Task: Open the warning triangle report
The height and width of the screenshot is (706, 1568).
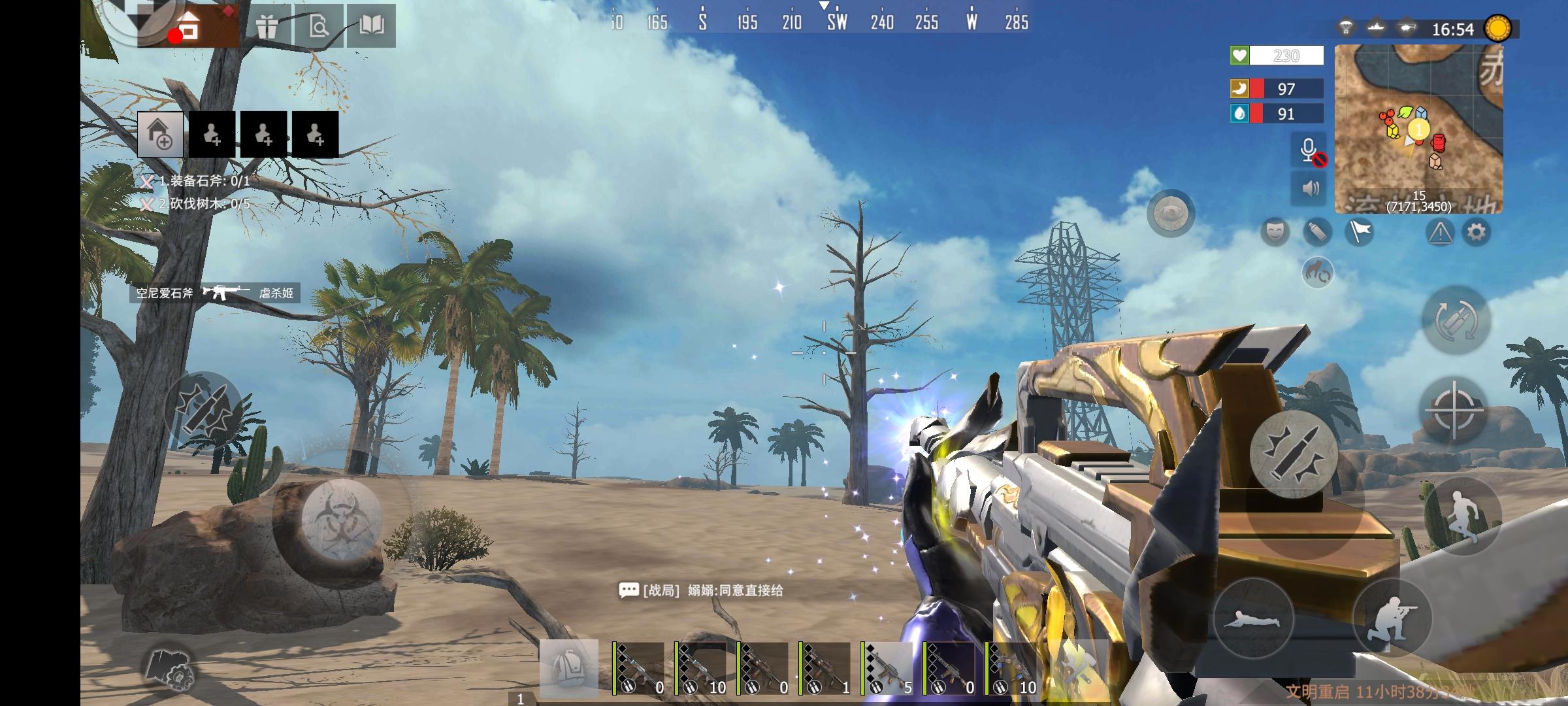Action: pos(1440,232)
